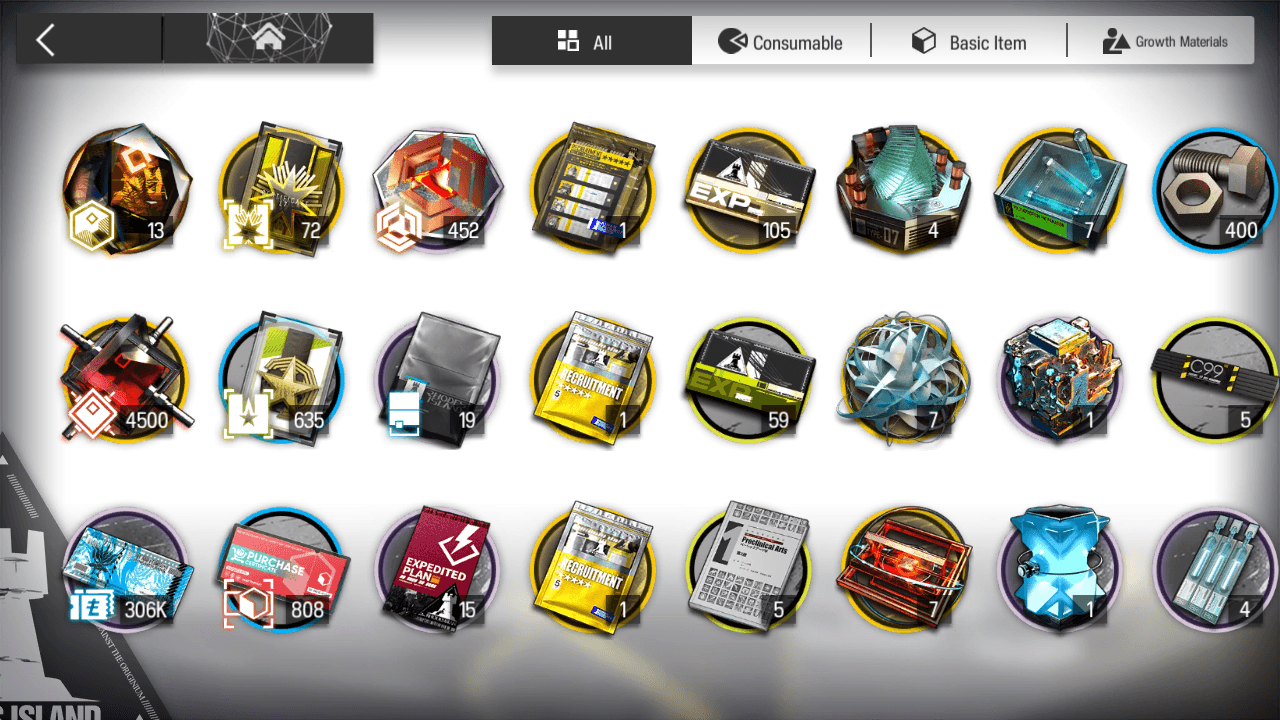Select the Growth Materials tab

click(x=1164, y=42)
